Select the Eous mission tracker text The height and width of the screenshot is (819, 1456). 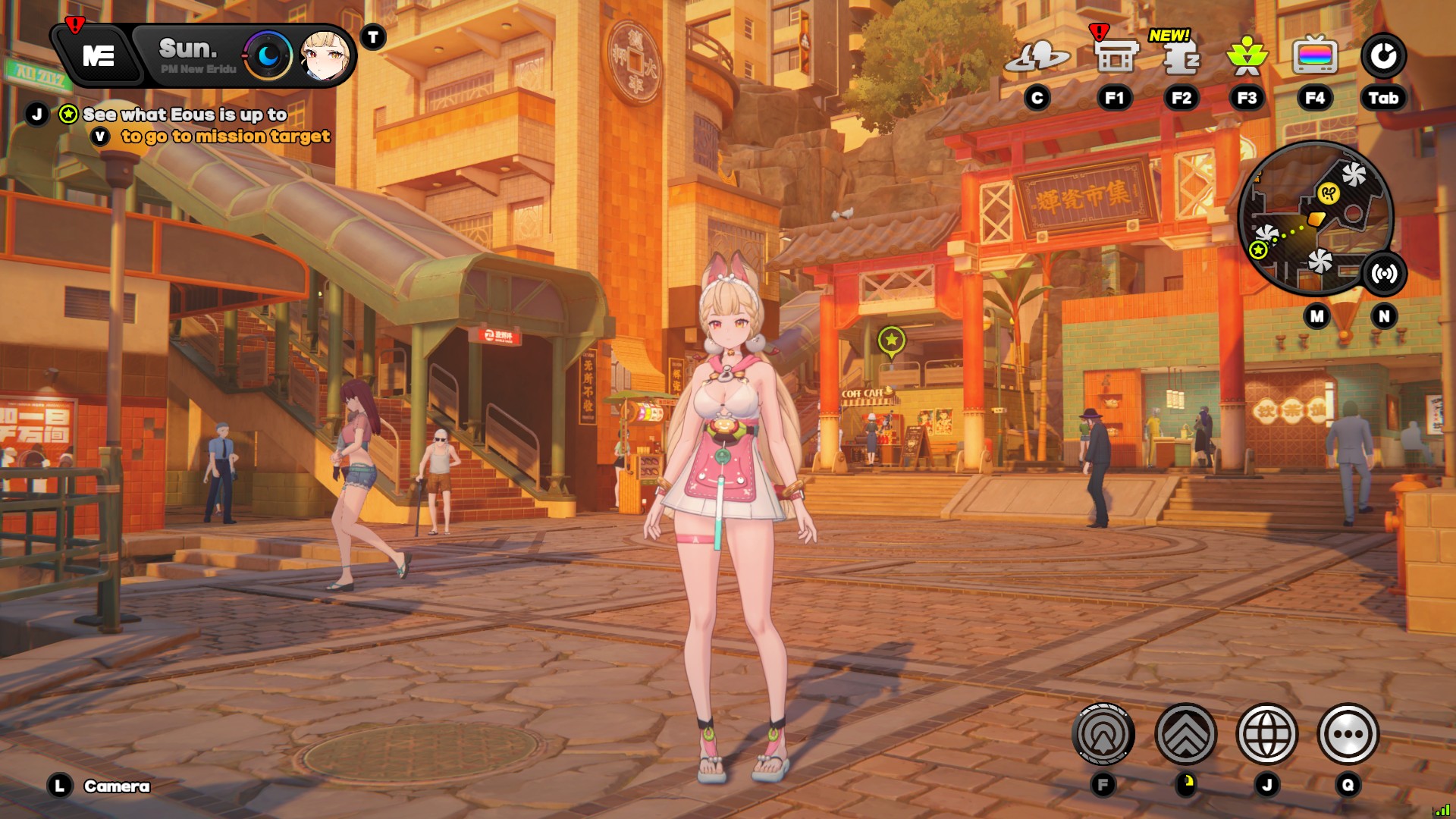click(x=185, y=115)
